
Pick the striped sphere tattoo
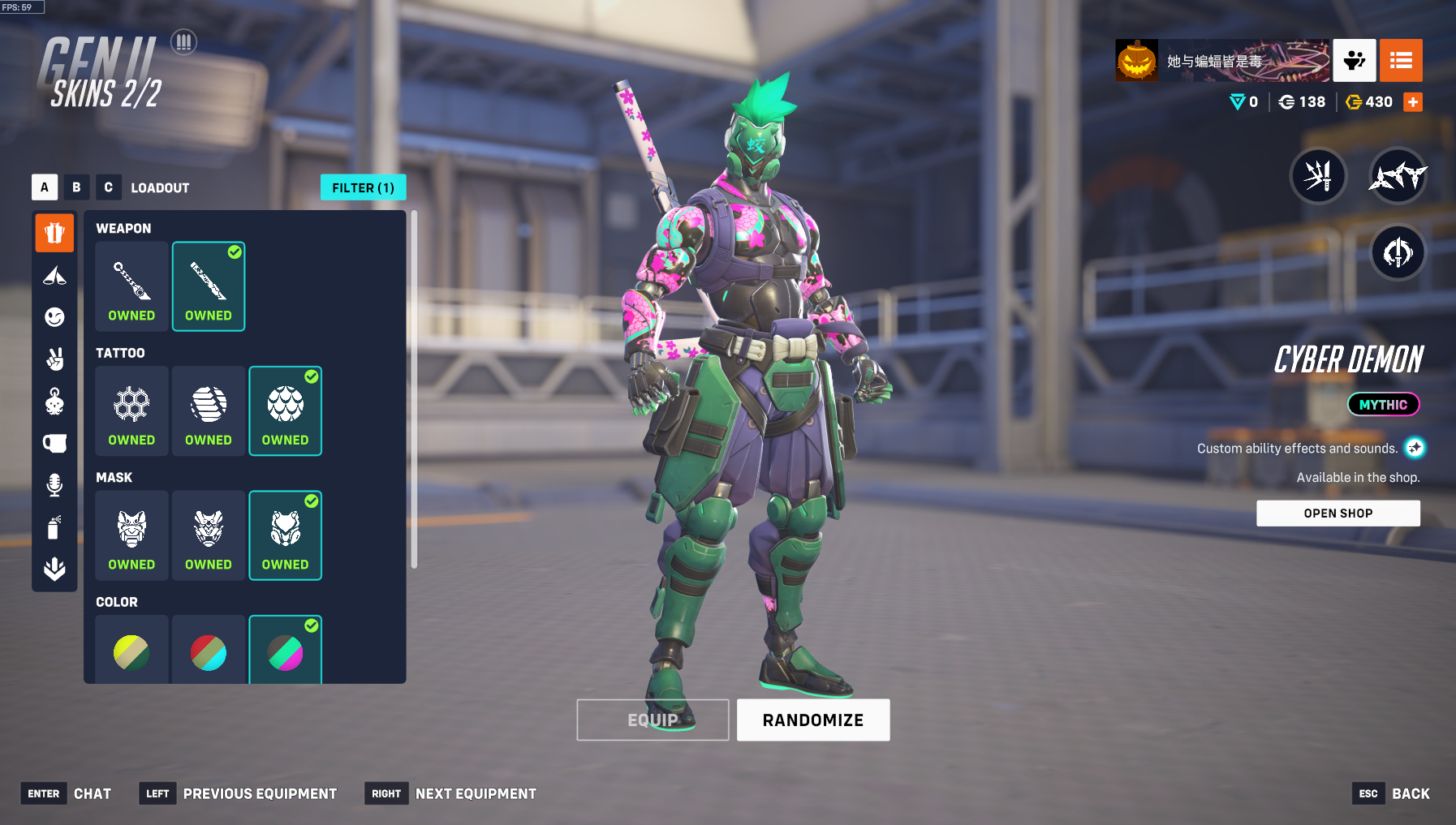tap(209, 410)
